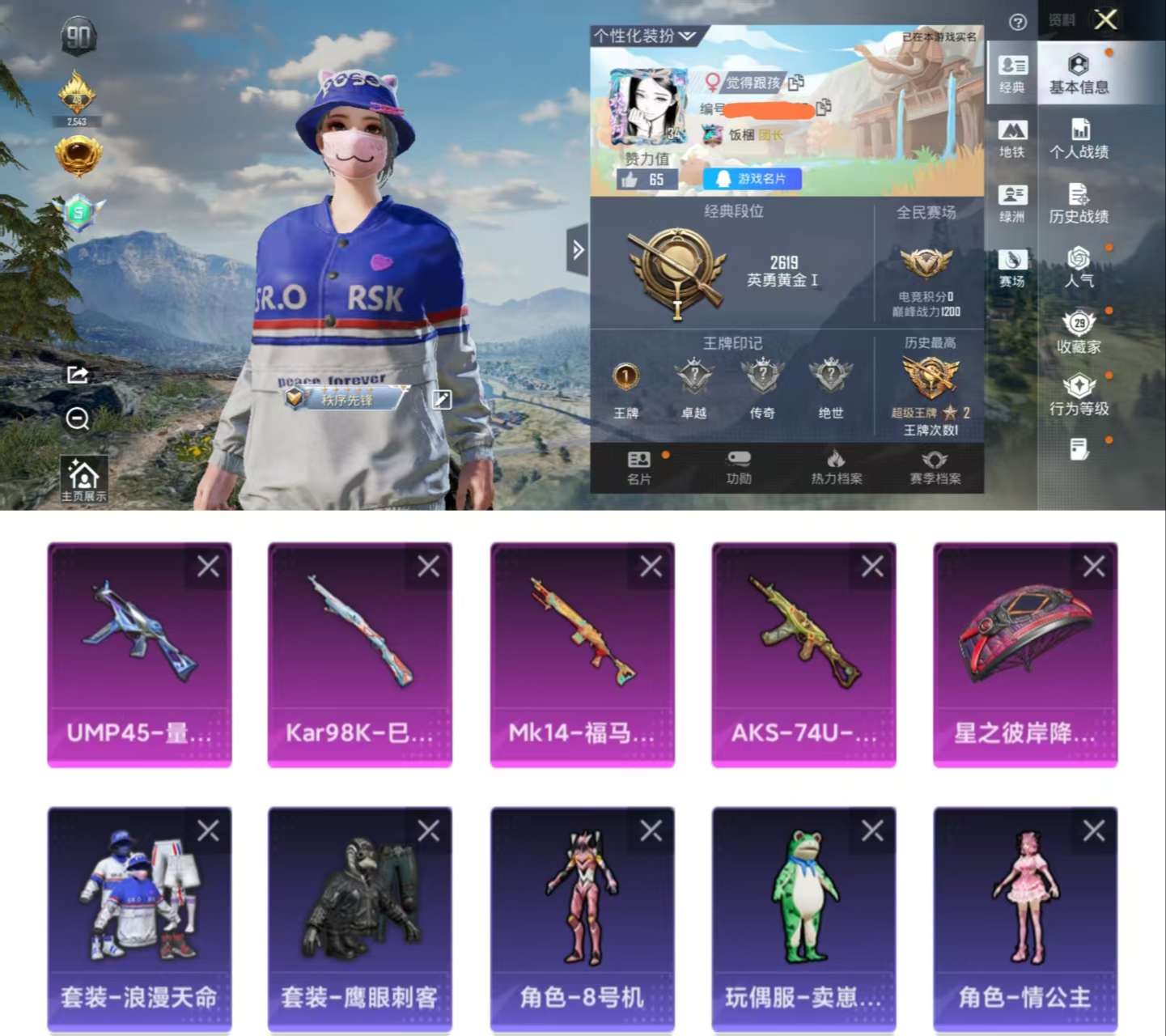This screenshot has height=1036, width=1166.
Task: Open the 基本信息 section
Action: point(1079,74)
